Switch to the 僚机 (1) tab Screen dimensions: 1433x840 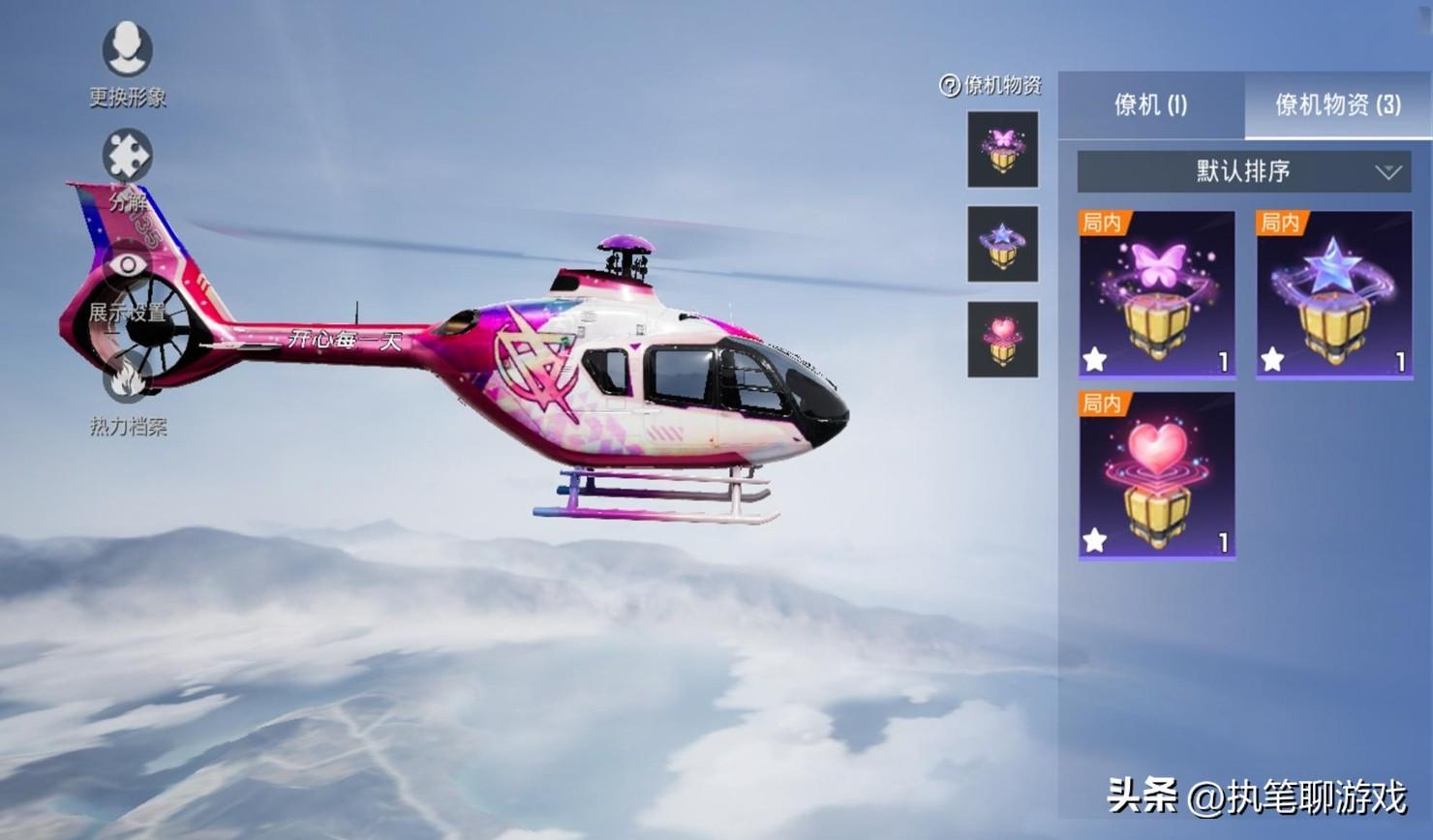pos(1150,105)
